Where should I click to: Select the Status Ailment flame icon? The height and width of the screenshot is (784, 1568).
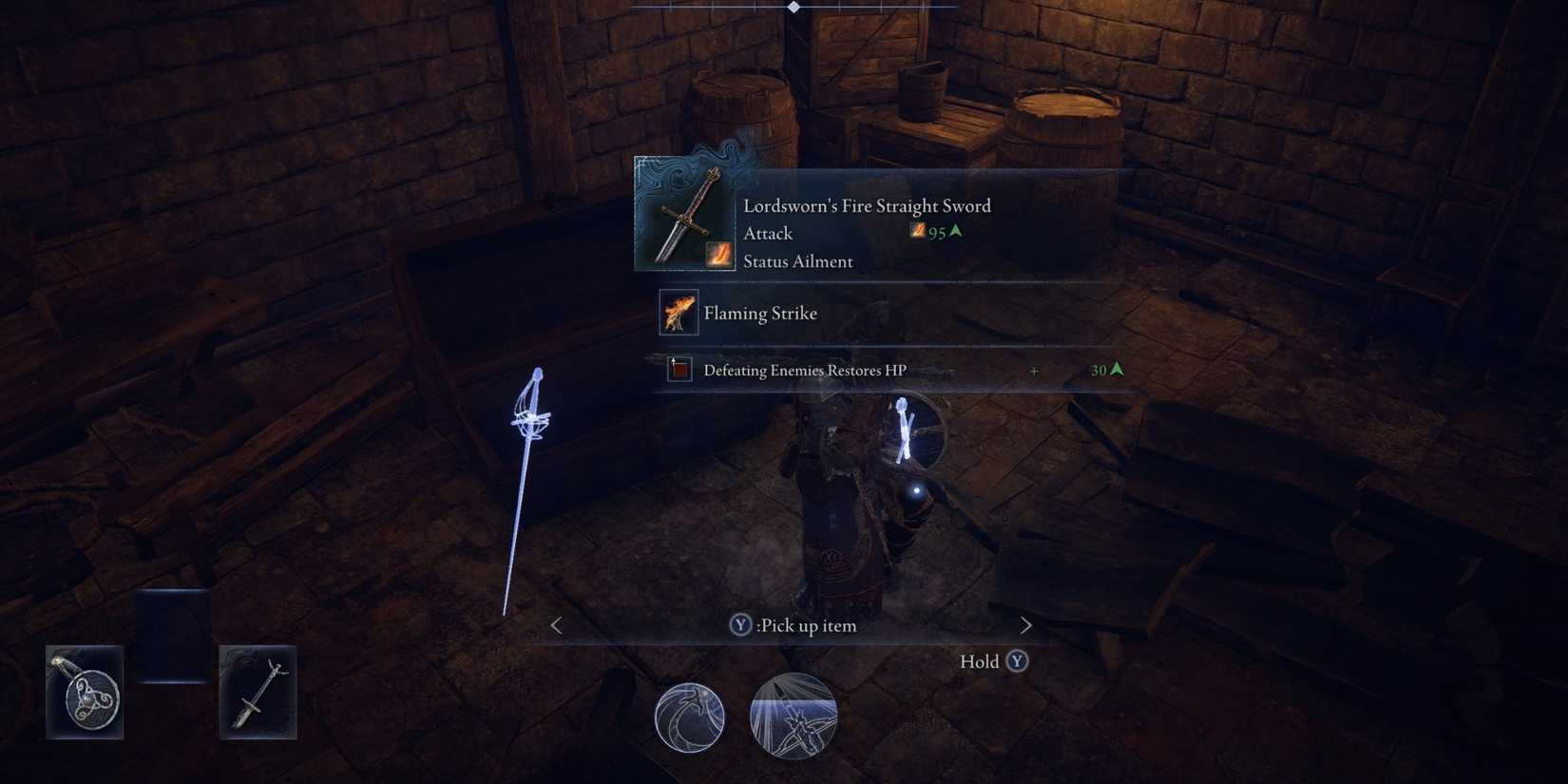click(718, 255)
